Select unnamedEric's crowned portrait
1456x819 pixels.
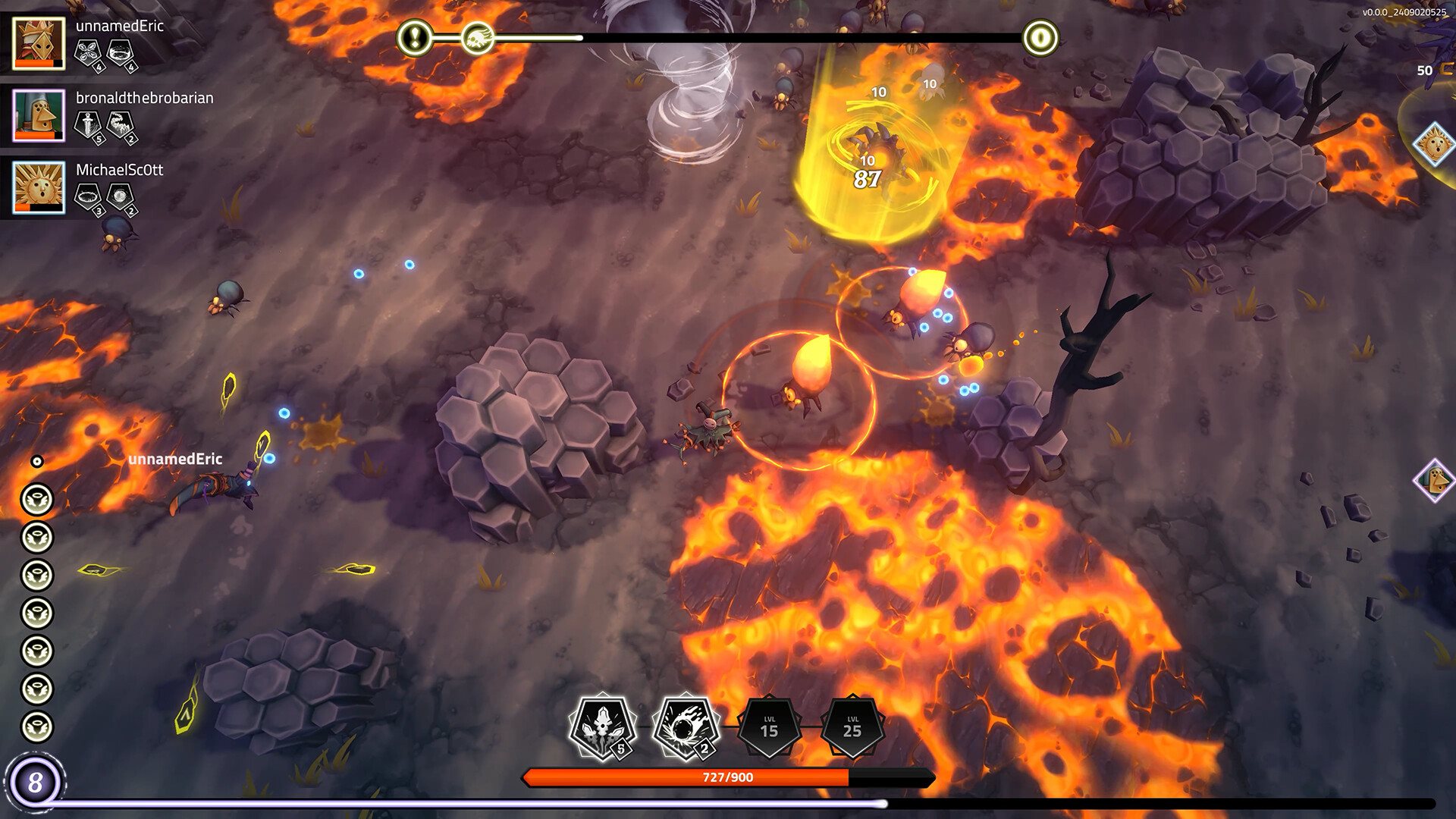click(x=39, y=43)
